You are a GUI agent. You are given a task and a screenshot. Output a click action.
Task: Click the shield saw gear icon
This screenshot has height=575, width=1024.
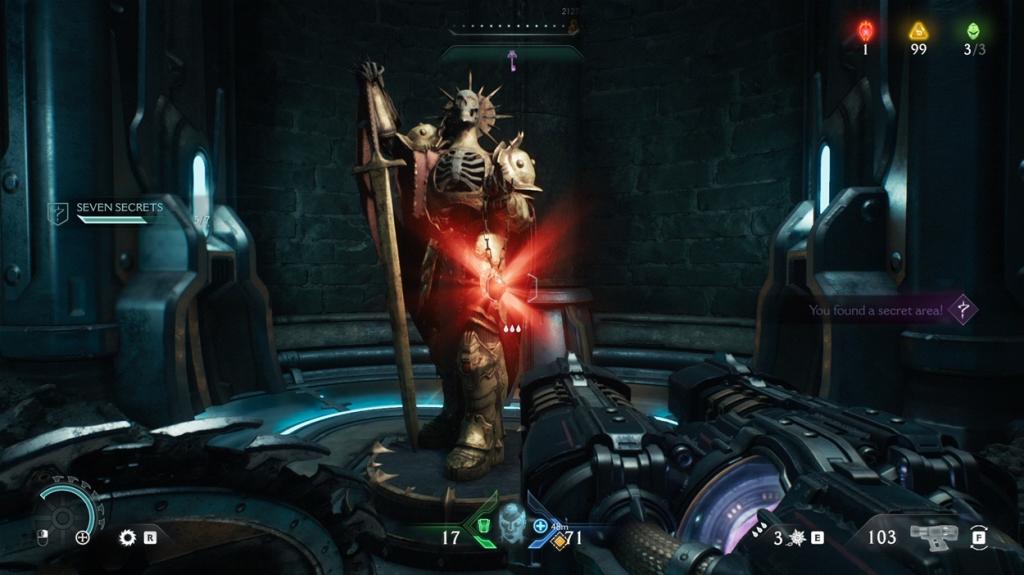point(127,537)
